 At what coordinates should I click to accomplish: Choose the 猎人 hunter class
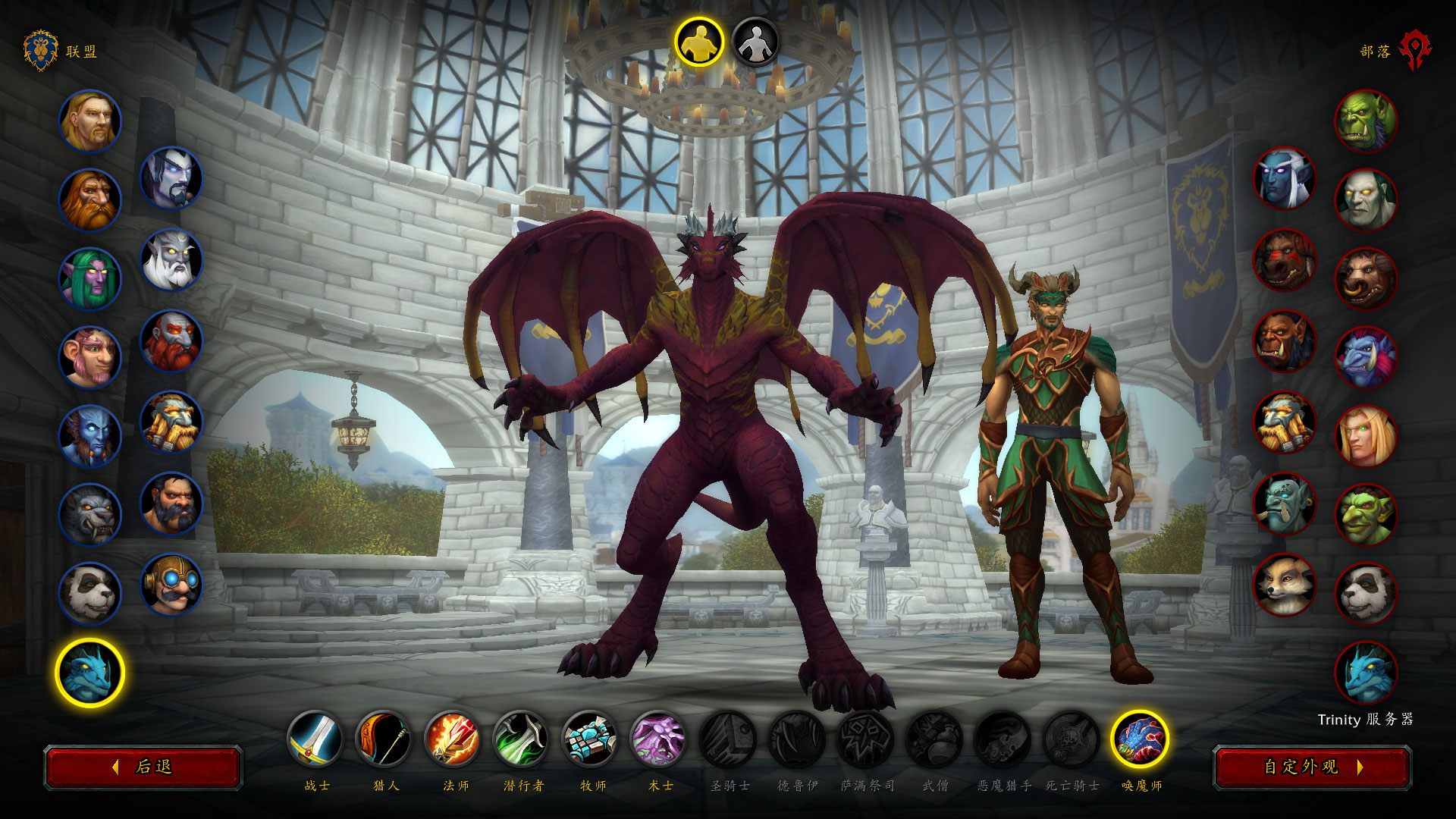384,739
